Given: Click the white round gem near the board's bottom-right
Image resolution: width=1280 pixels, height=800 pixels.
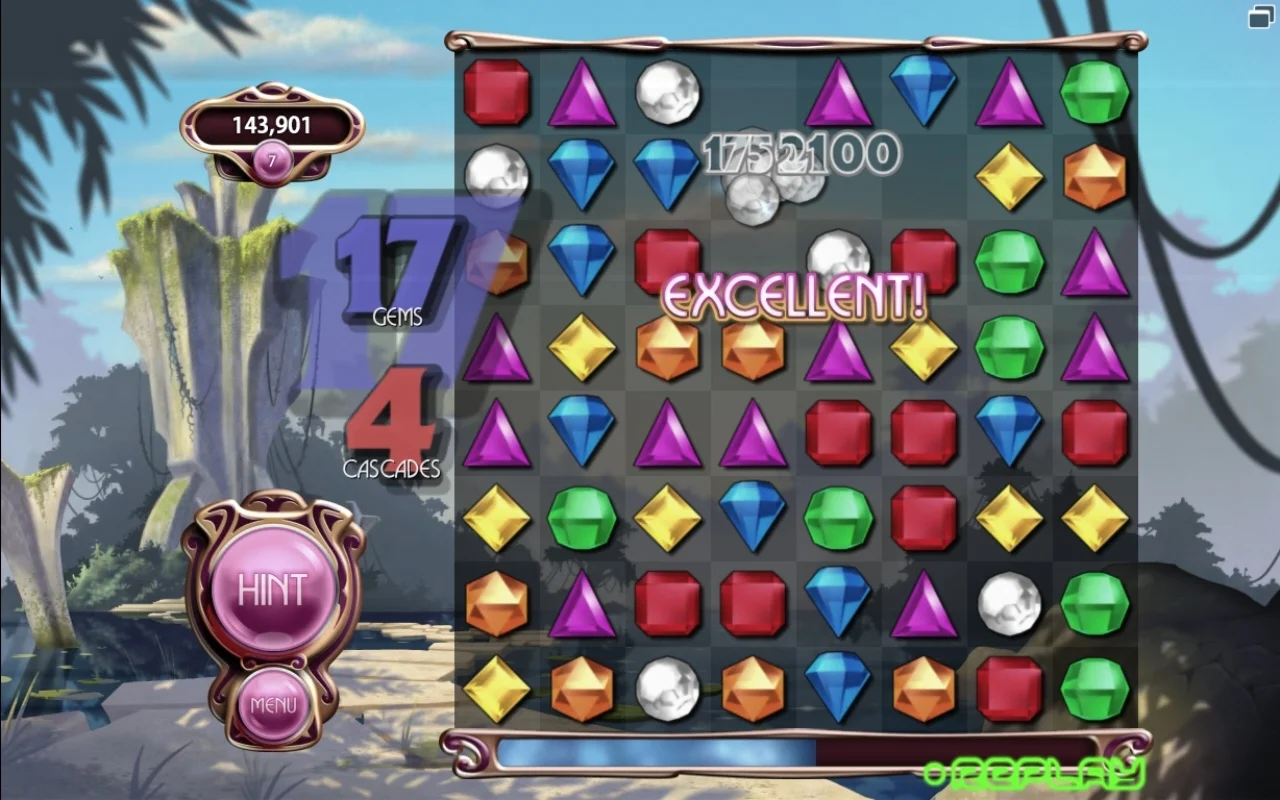Looking at the screenshot, I should (1008, 604).
